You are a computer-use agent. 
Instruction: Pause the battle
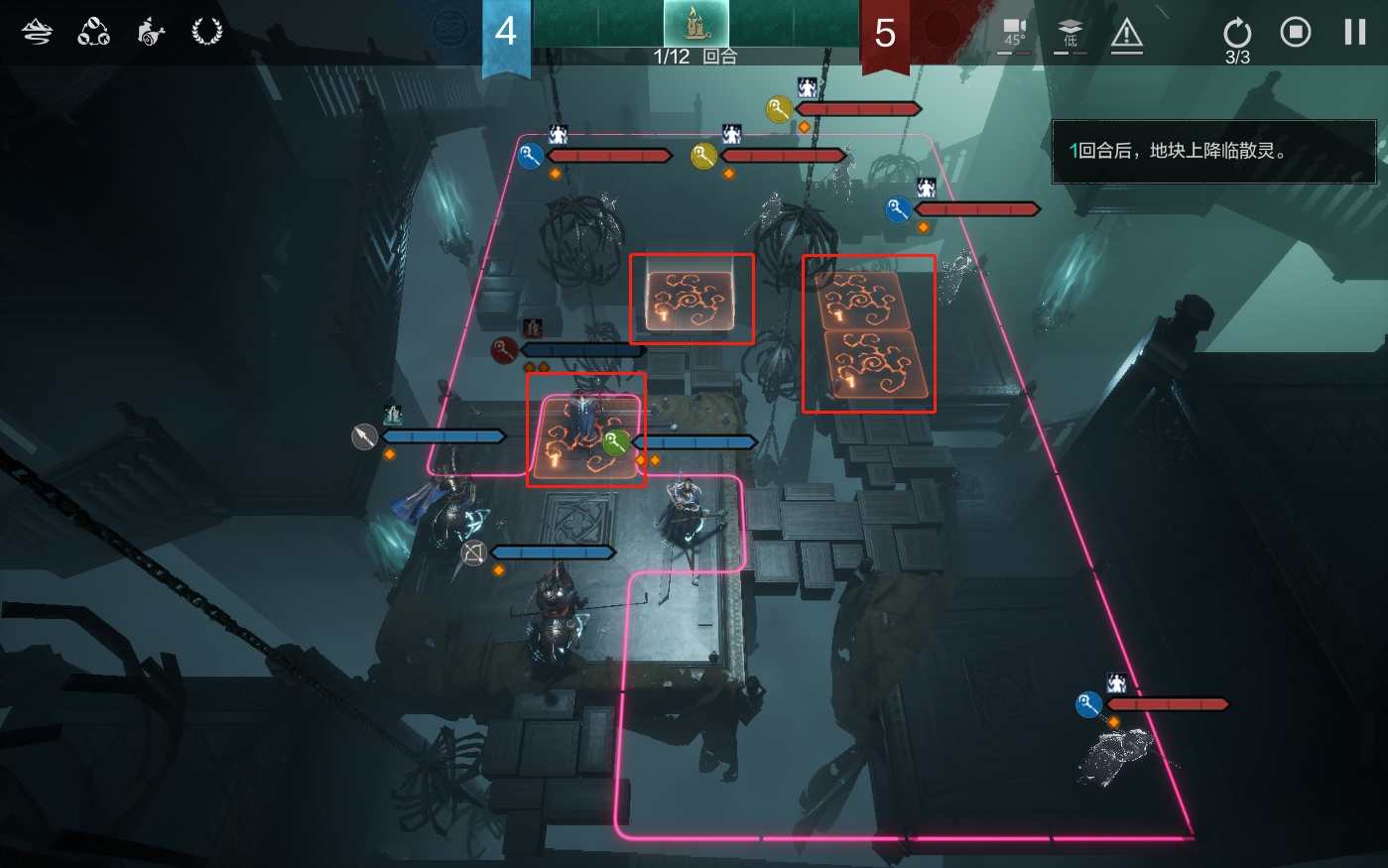(1355, 32)
